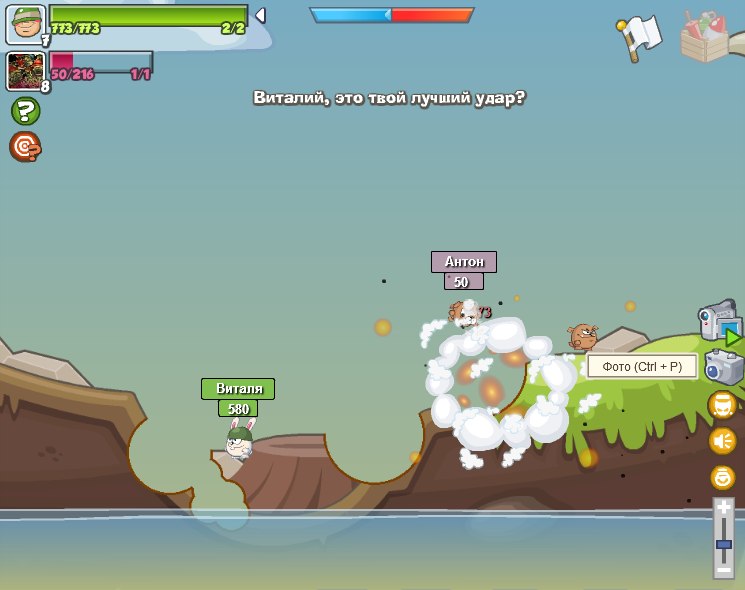Toggle sound with the orange speaker button
Screen dimensions: 745x590
coord(722,440)
